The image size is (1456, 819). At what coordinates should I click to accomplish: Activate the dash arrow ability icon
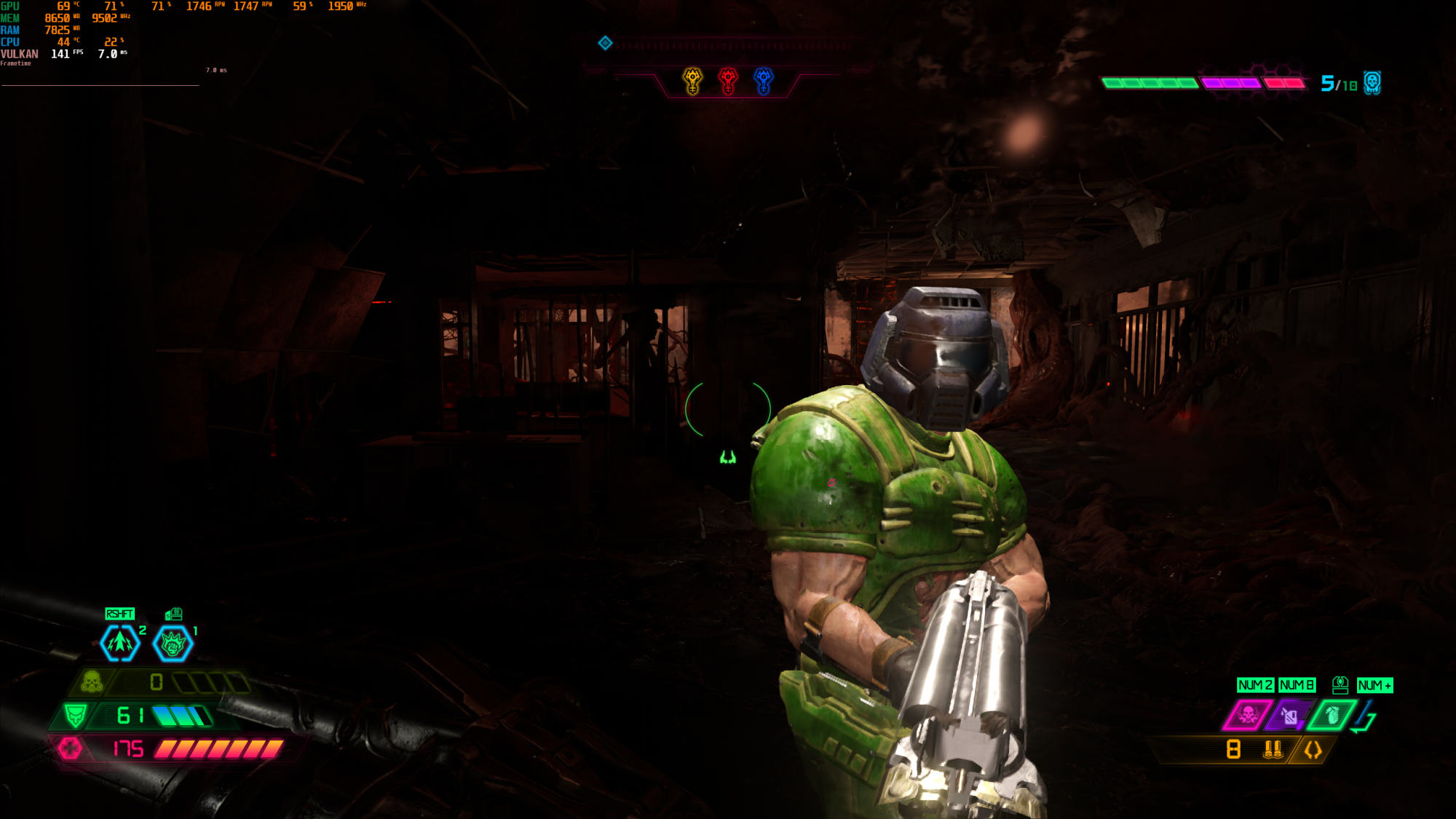(x=120, y=643)
